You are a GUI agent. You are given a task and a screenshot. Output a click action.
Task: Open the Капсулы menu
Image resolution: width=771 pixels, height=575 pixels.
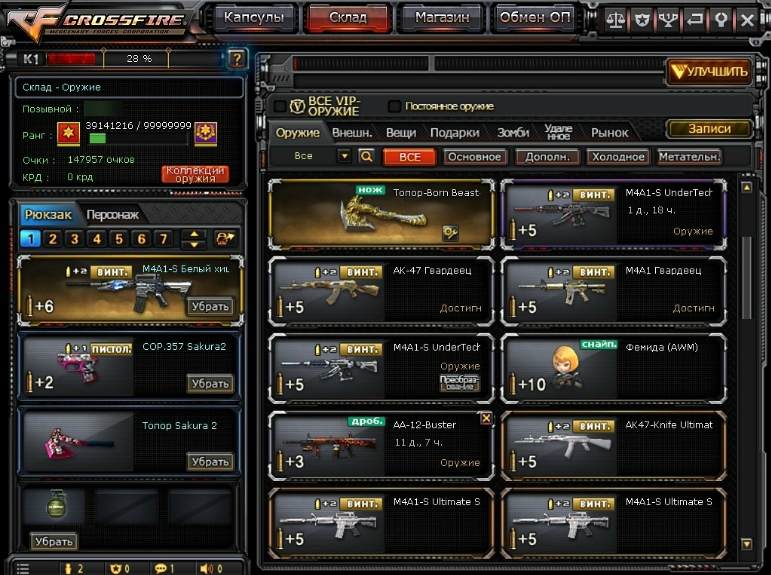pyautogui.click(x=254, y=17)
